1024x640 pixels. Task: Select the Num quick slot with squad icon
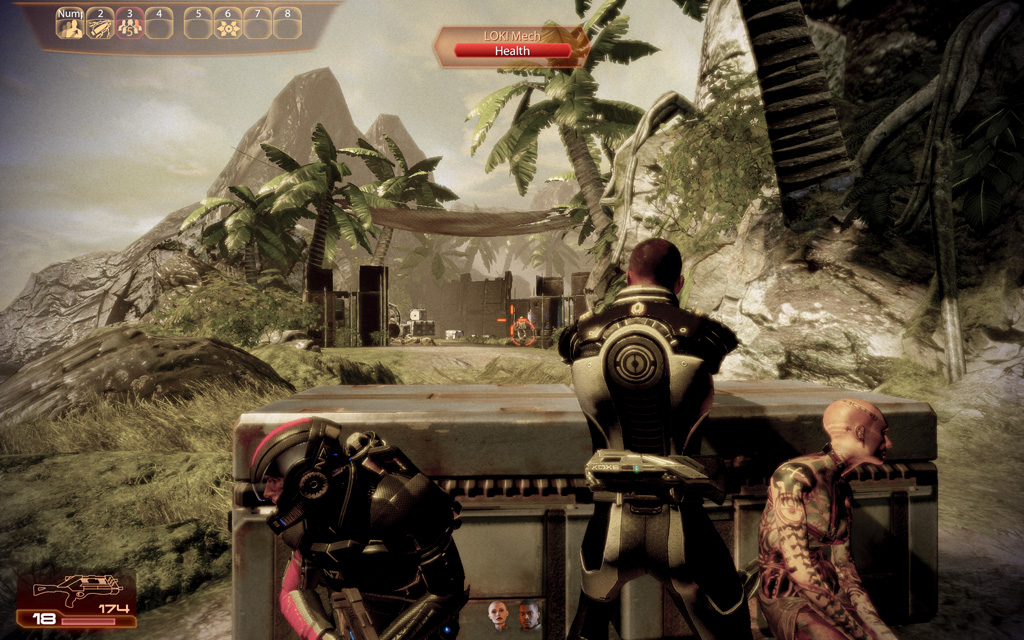[x=70, y=25]
